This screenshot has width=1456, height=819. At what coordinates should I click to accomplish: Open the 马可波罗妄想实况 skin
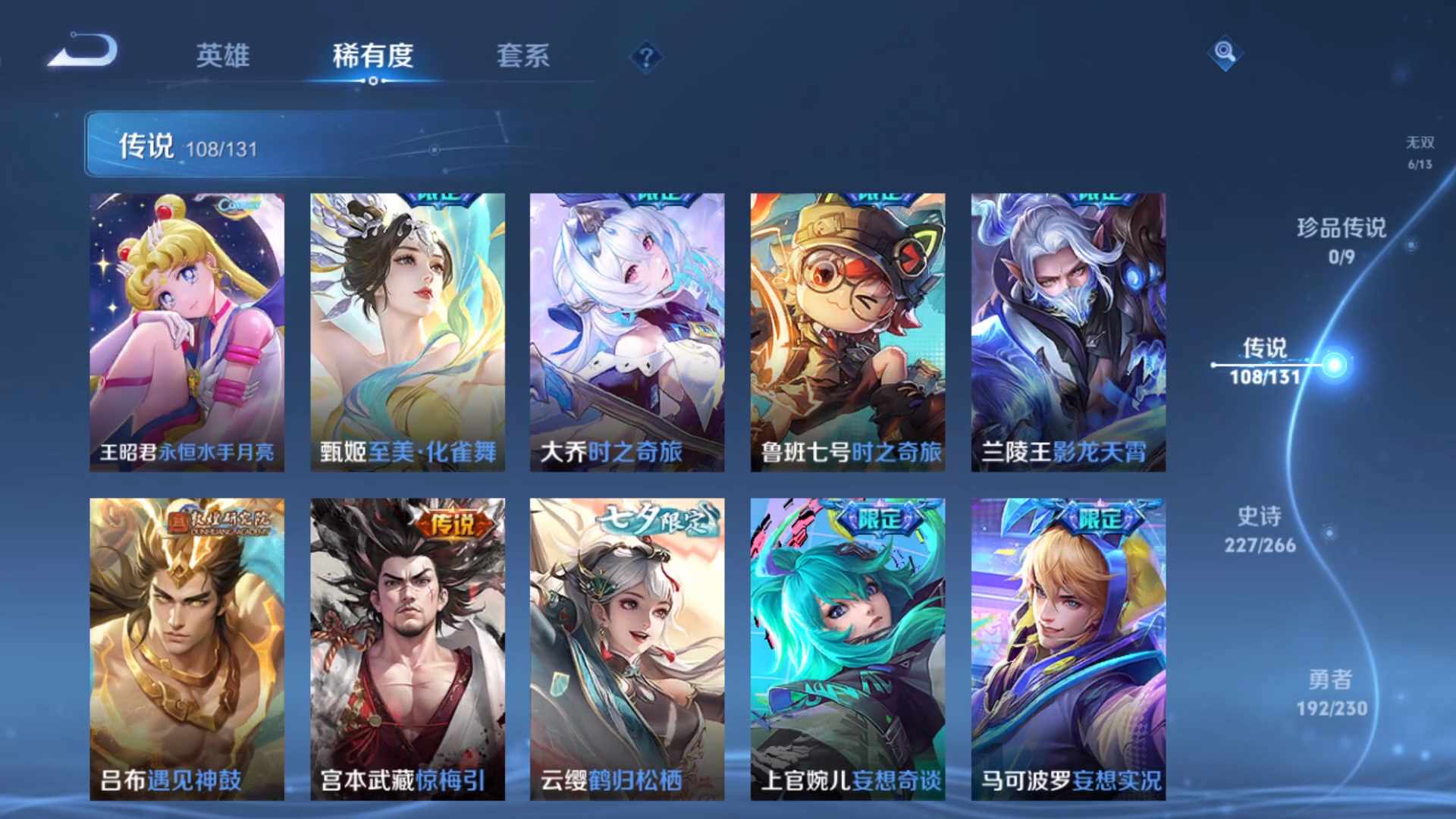[1067, 648]
